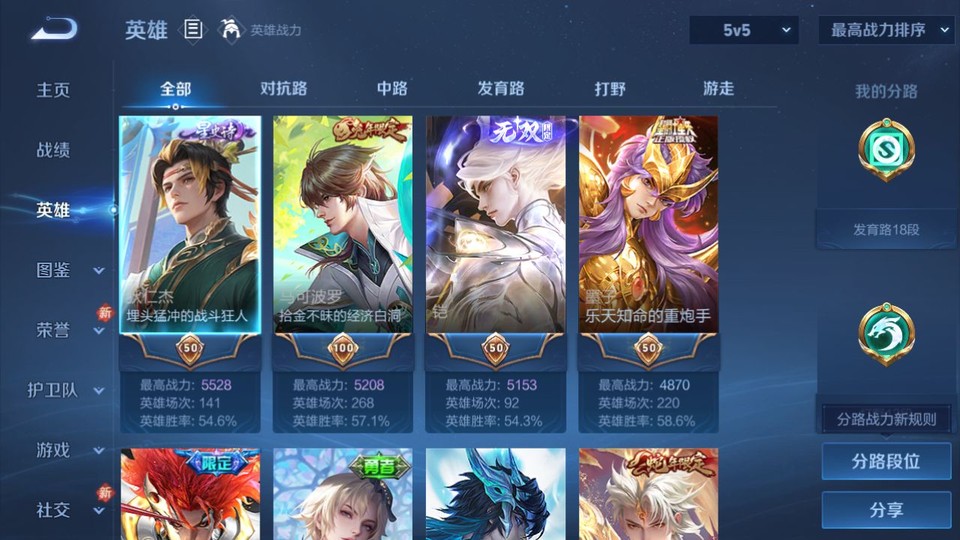Screen dimensions: 960x540
Task: Open the 护卫队 sidebar section
Action: click(x=66, y=390)
